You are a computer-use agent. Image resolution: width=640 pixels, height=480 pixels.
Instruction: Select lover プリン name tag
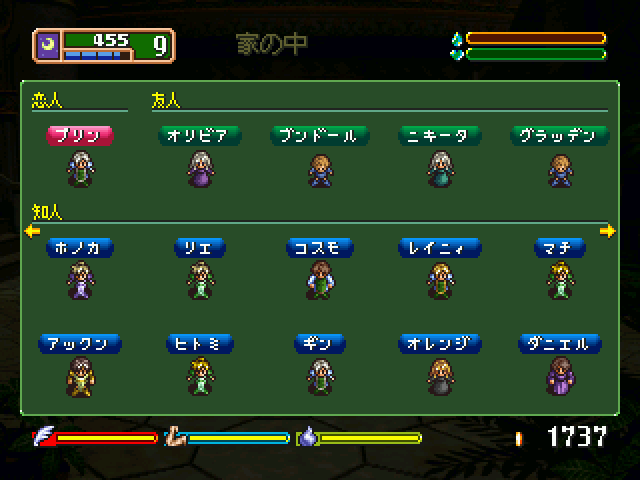pyautogui.click(x=80, y=135)
